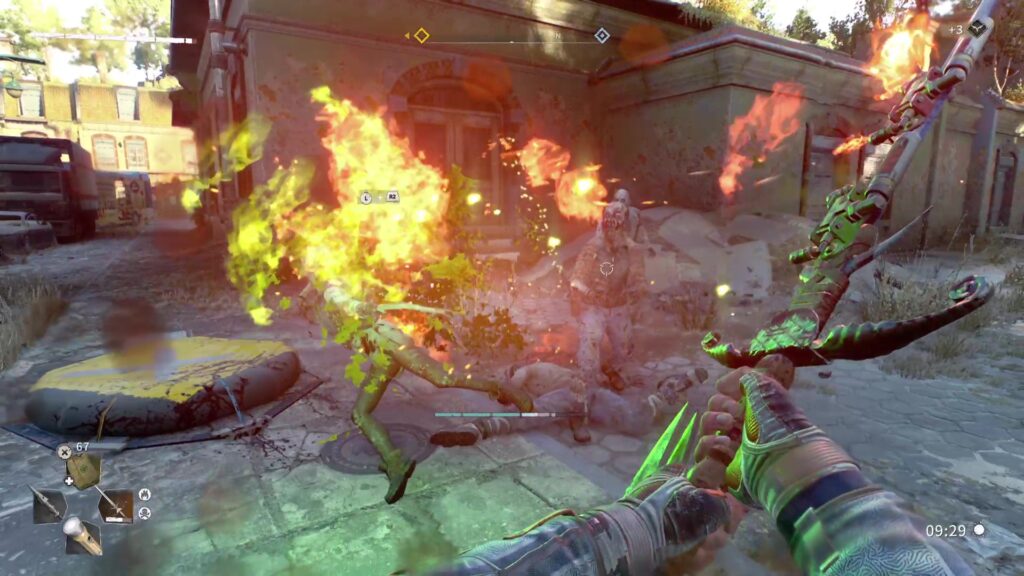Click the yellow diamond marker on the compass
Viewport: 1024px width, 576px height.
pyautogui.click(x=421, y=36)
